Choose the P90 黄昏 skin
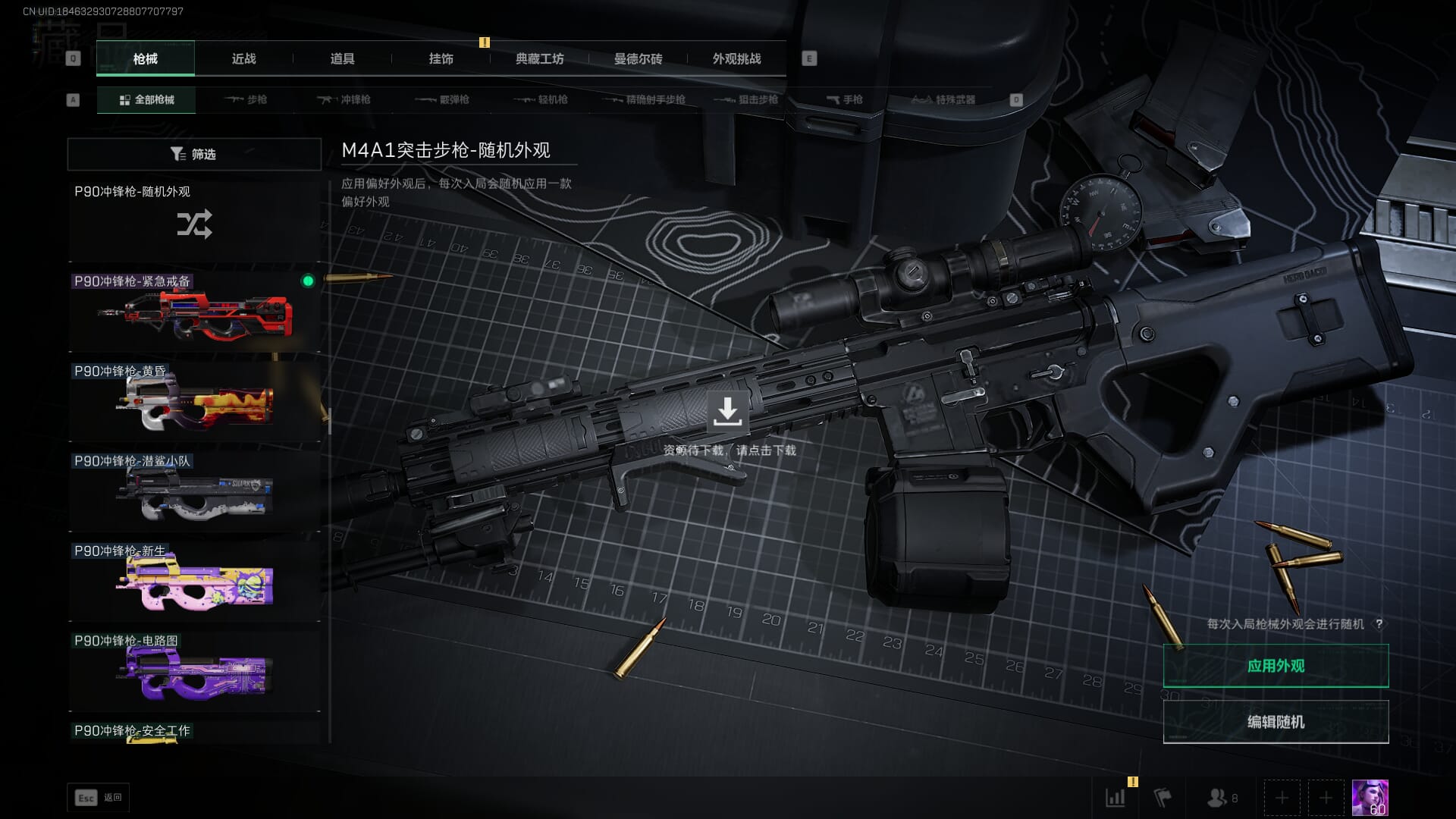Screen dimensions: 1456x819 [195, 401]
